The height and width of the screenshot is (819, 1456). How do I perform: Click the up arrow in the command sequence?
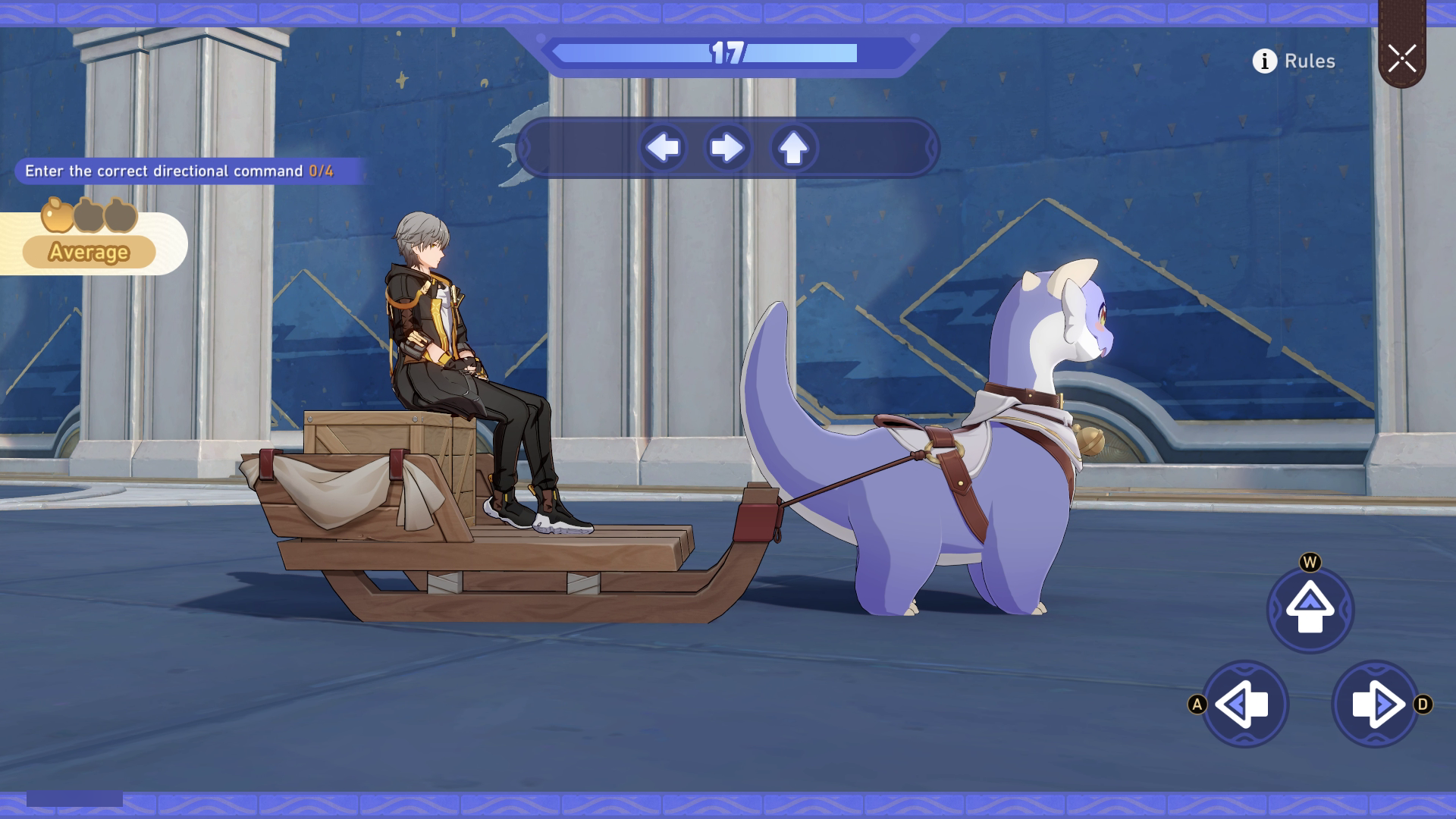click(793, 149)
